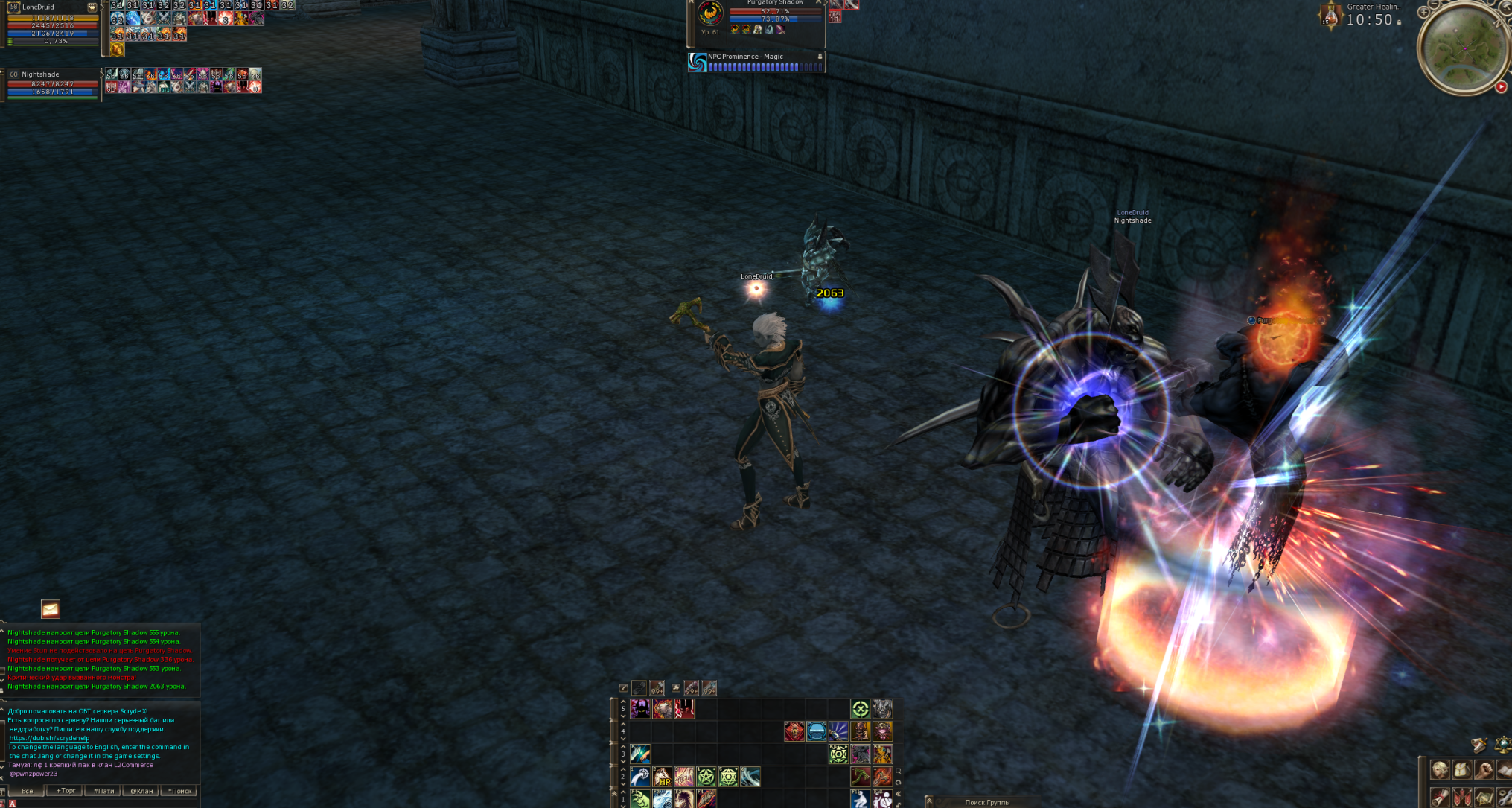Show the Все chat tab
Image resolution: width=1512 pixels, height=808 pixels.
[27, 791]
